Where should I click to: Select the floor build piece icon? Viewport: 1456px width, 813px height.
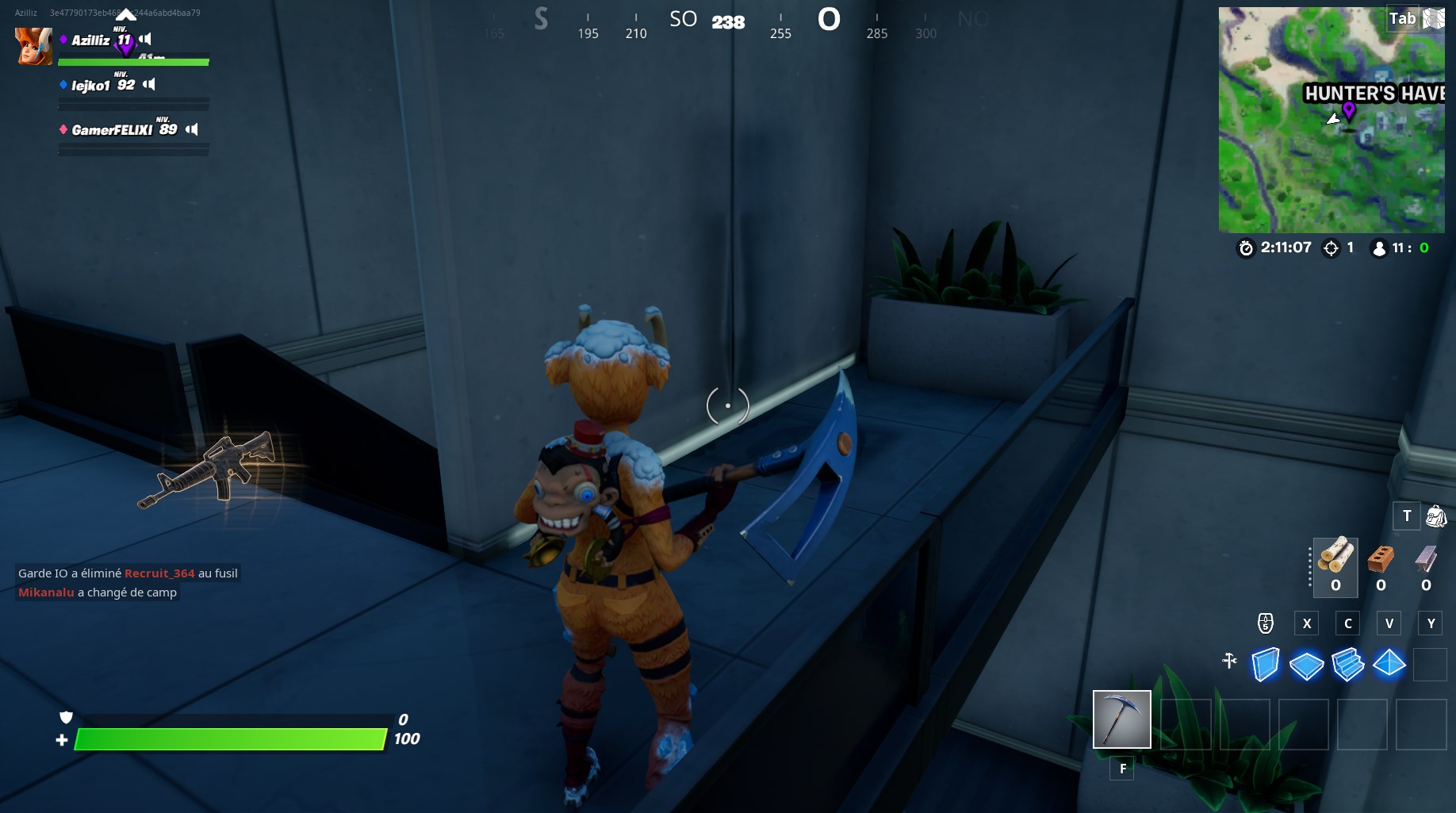(x=1307, y=665)
